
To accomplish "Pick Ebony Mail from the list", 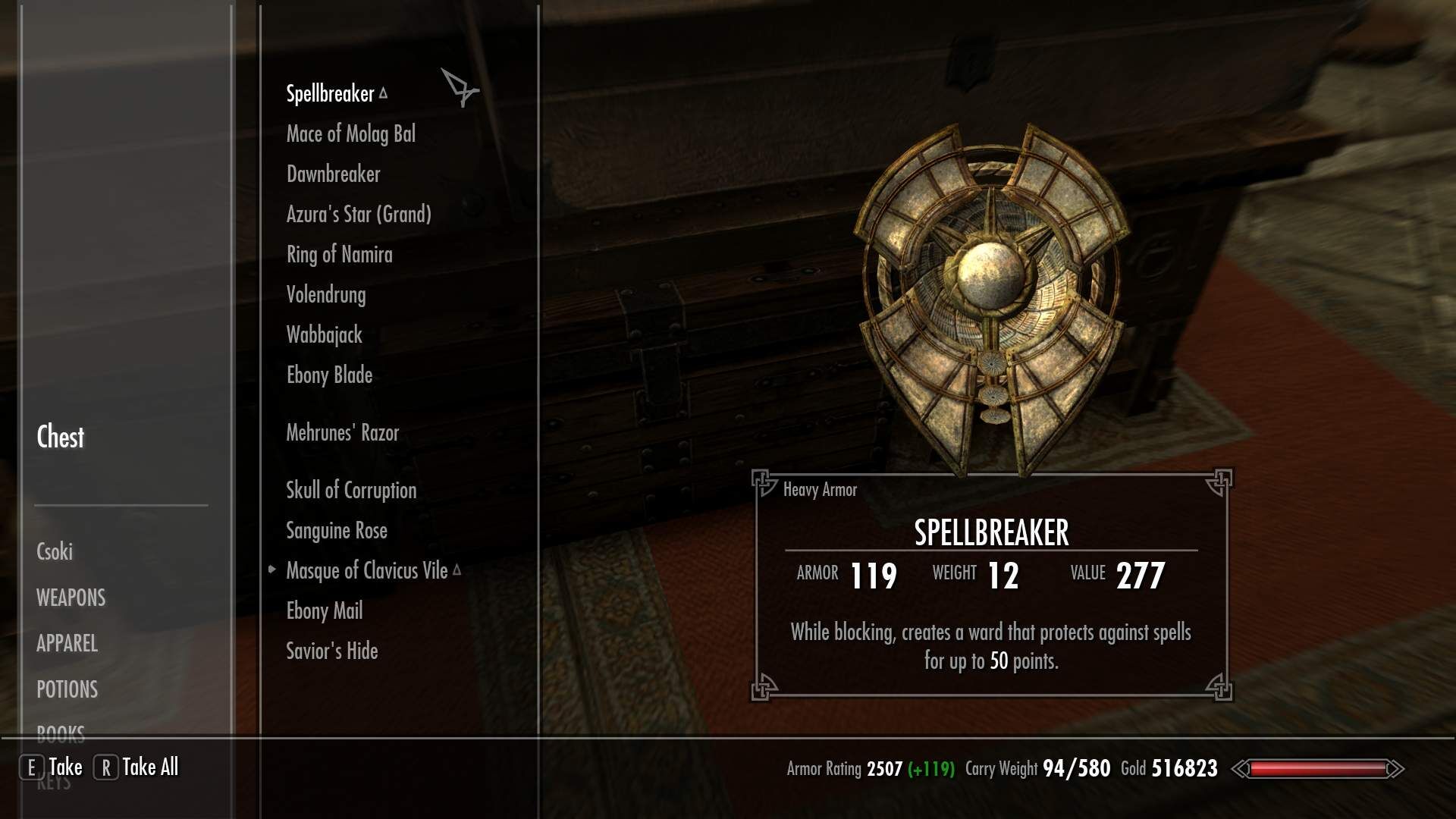I will tap(324, 611).
